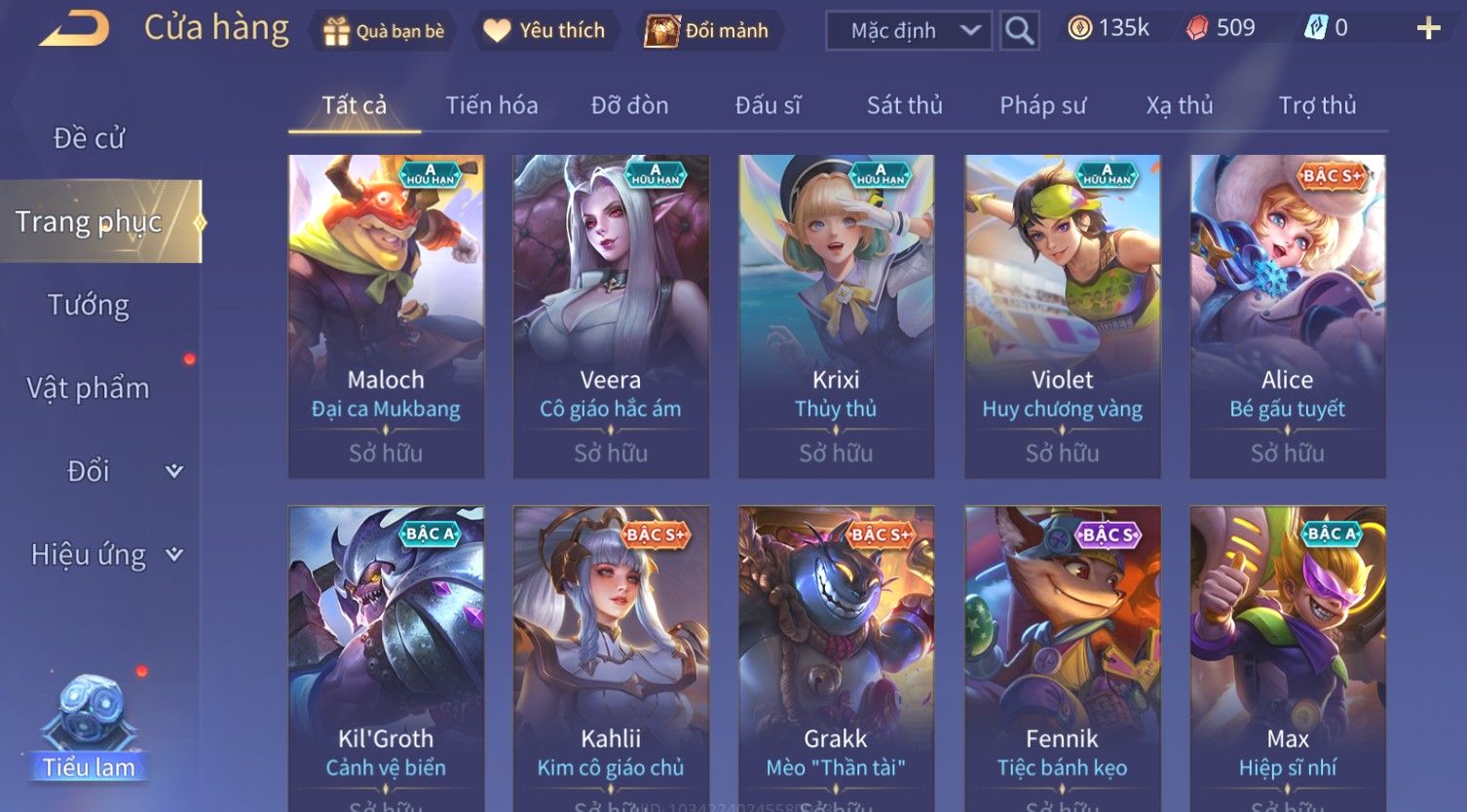Go to the Tướng sidebar section
Image resolution: width=1467 pixels, height=812 pixels.
click(x=89, y=306)
